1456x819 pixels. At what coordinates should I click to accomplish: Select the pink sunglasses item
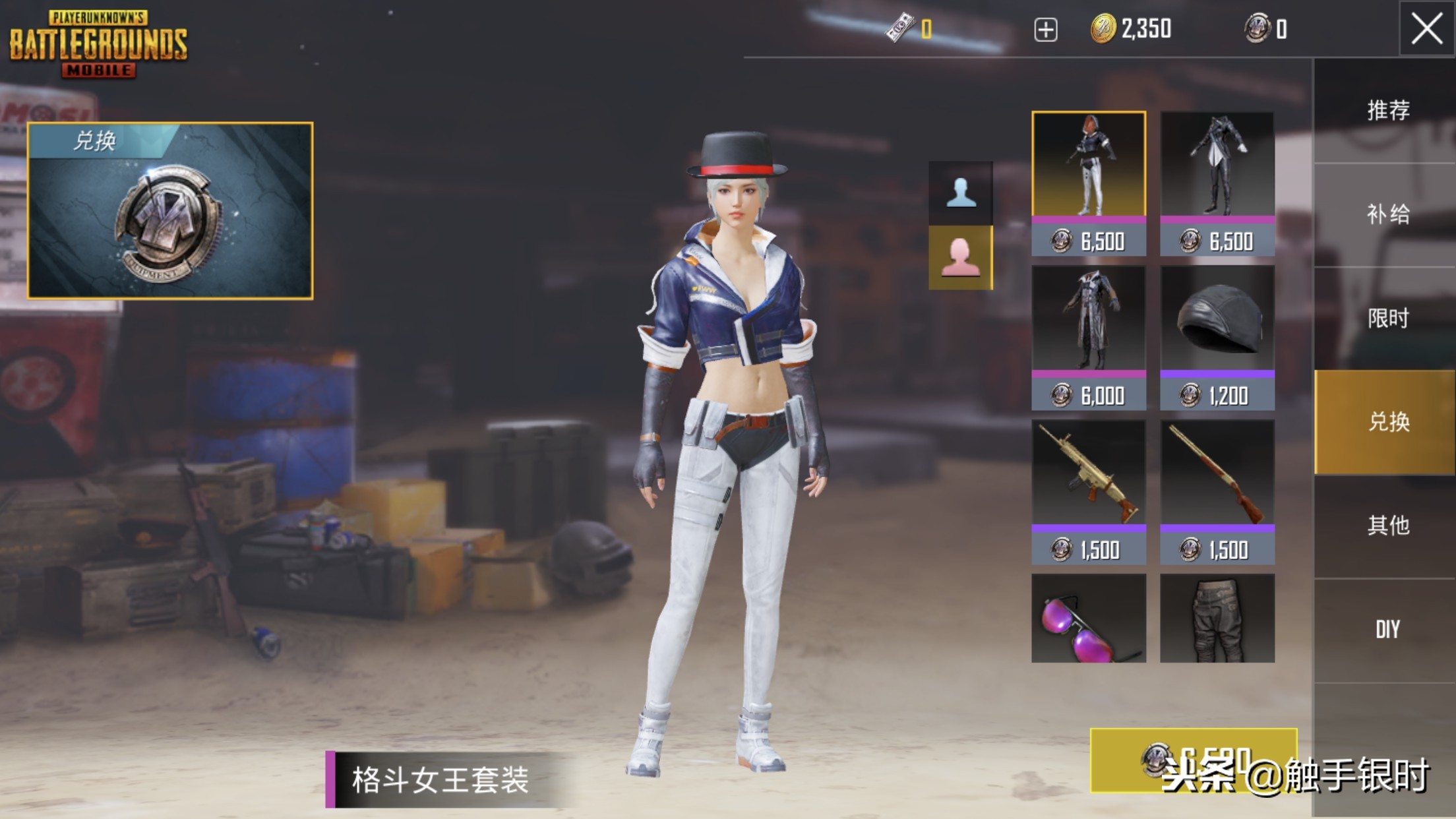click(1088, 619)
